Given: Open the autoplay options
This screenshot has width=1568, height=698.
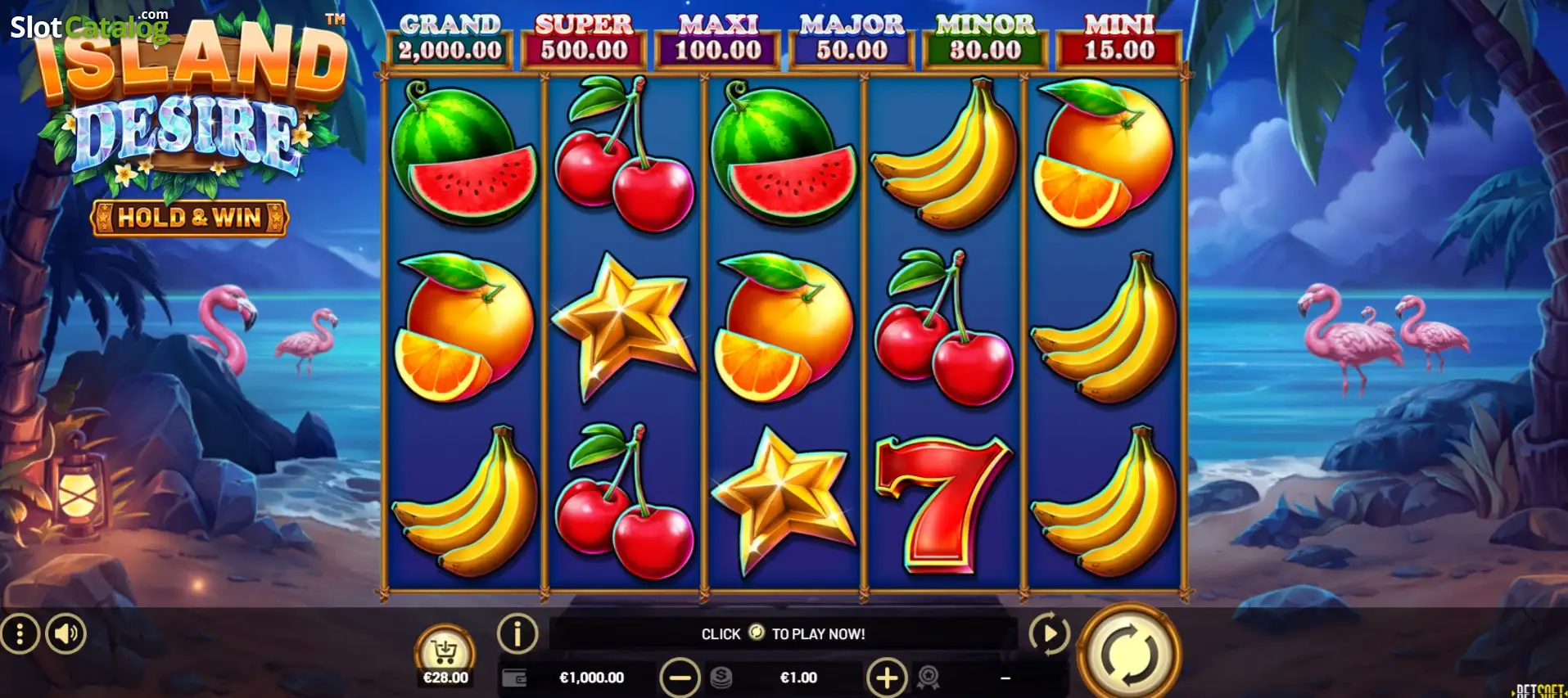Looking at the screenshot, I should click(1049, 633).
